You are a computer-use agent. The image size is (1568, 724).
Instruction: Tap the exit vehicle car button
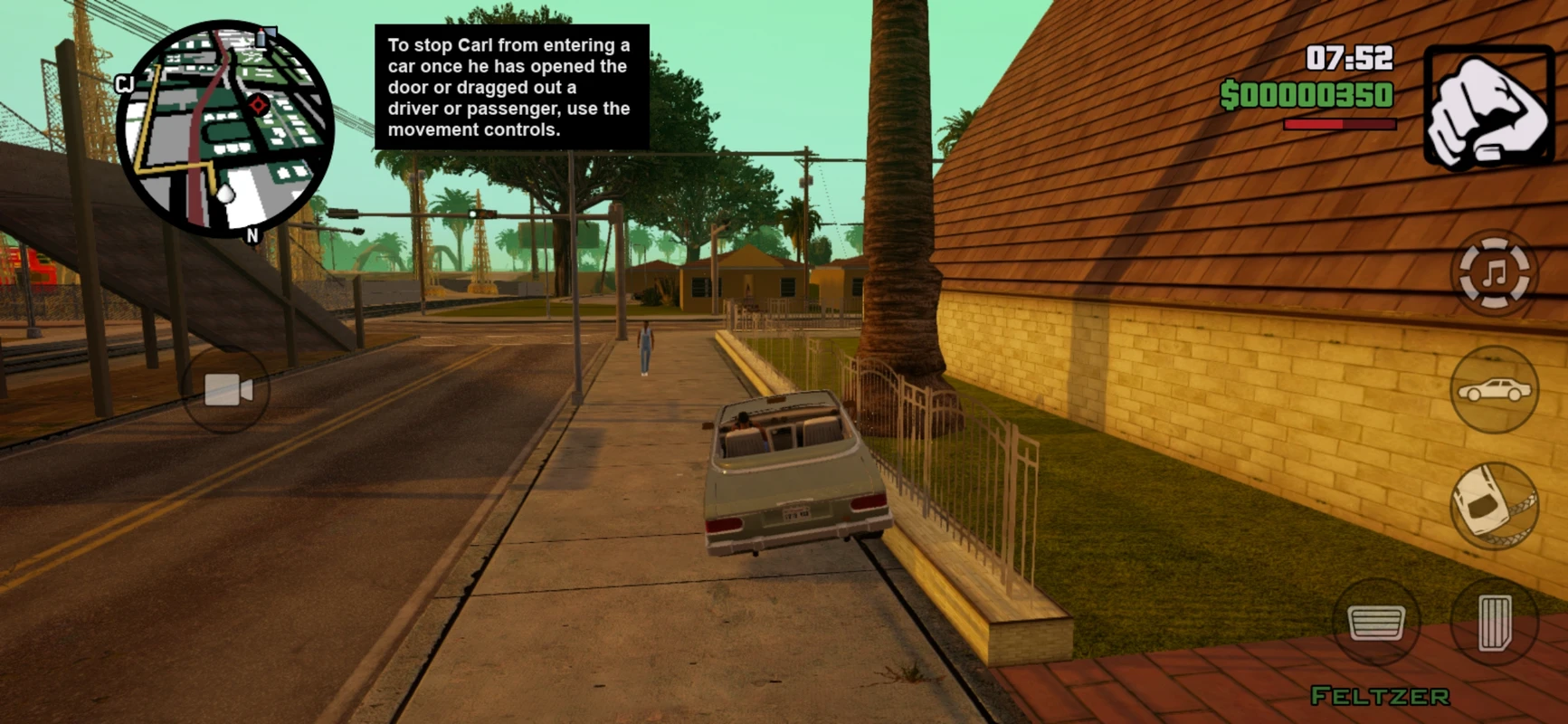[1494, 390]
